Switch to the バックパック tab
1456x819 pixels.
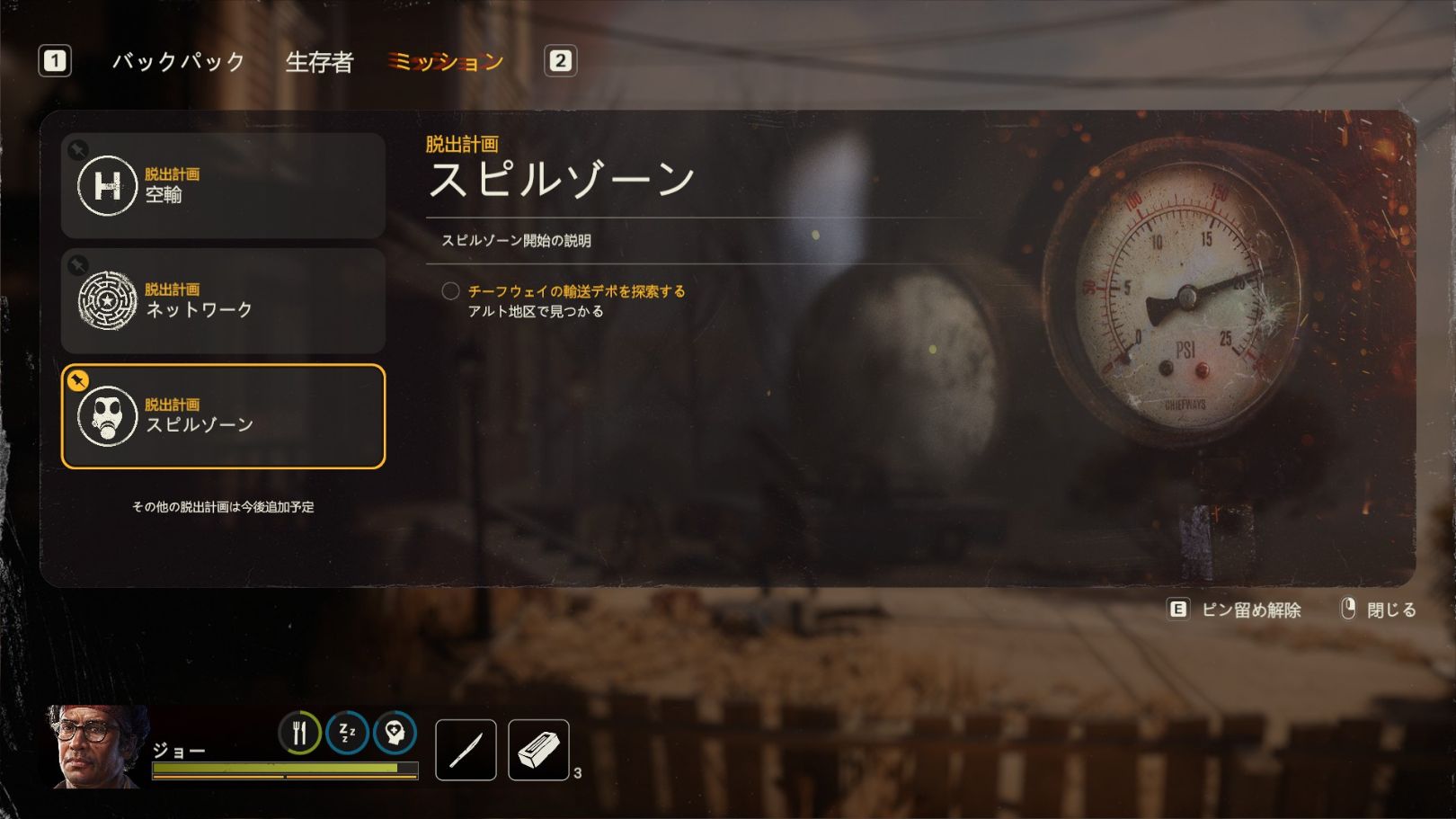(x=178, y=62)
